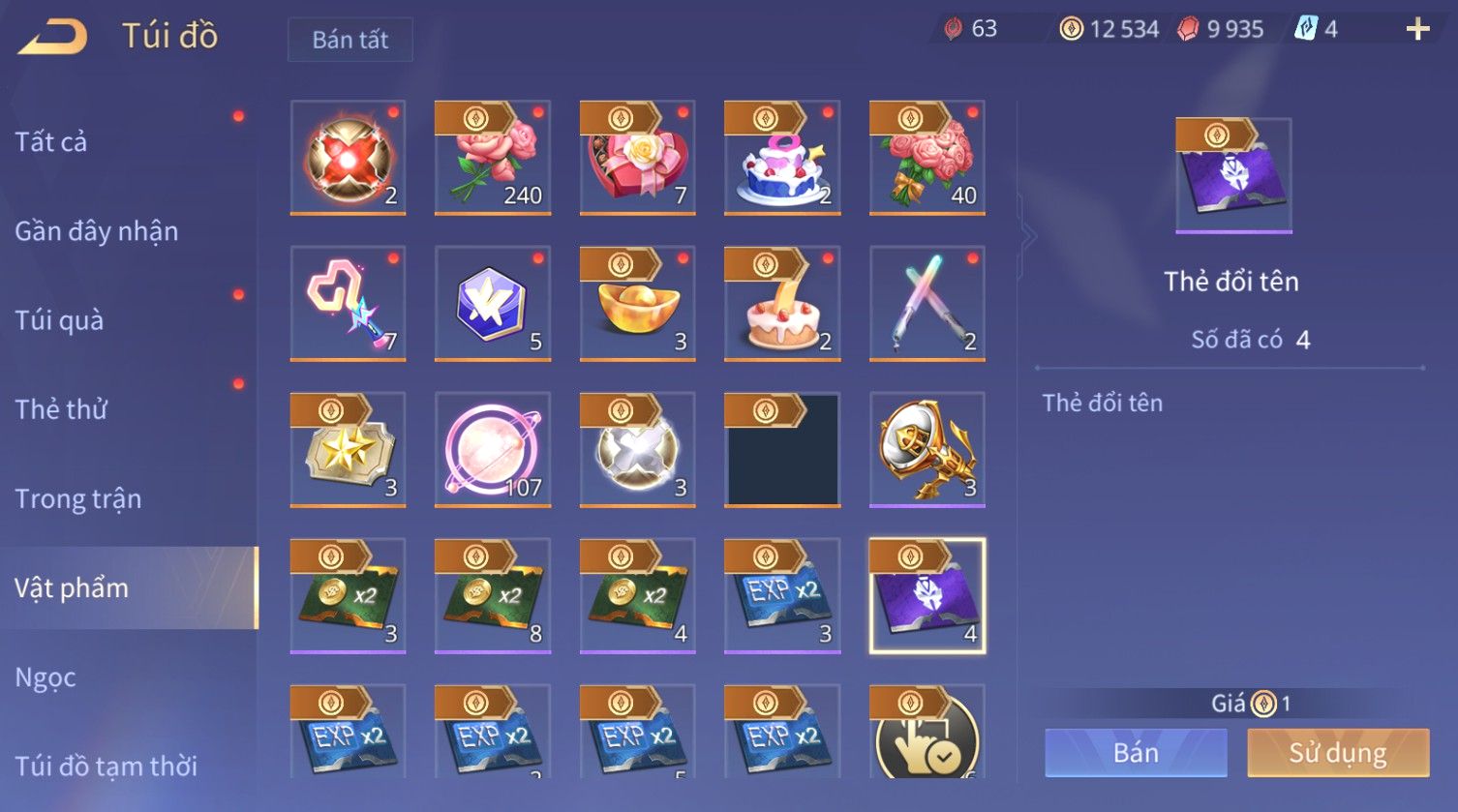Pick the gold ingot item slot
This screenshot has width=1458, height=812.
[x=637, y=304]
